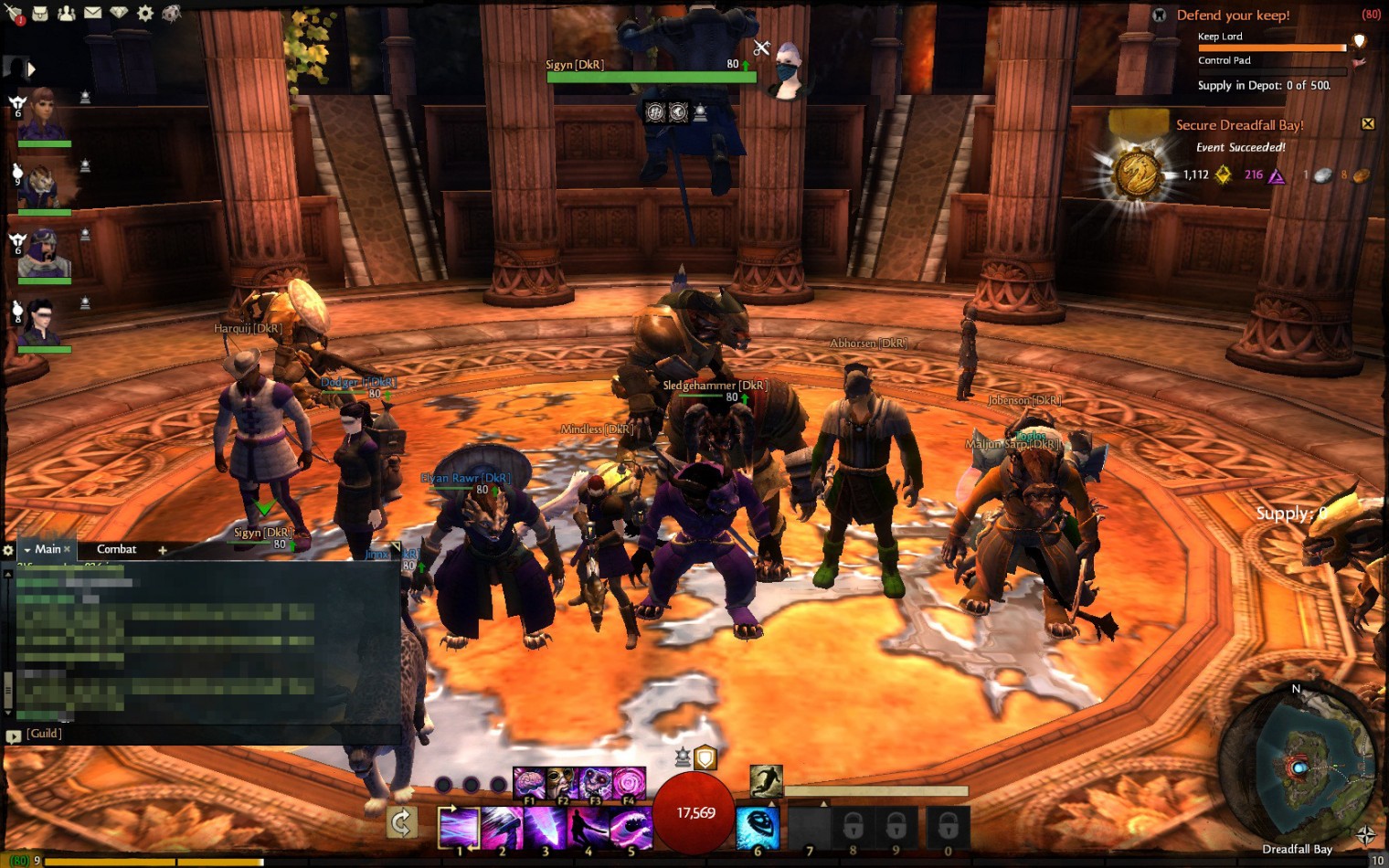Close the Secure Dreadfall Bay event notice
The image size is (1389, 868).
coord(1368,123)
